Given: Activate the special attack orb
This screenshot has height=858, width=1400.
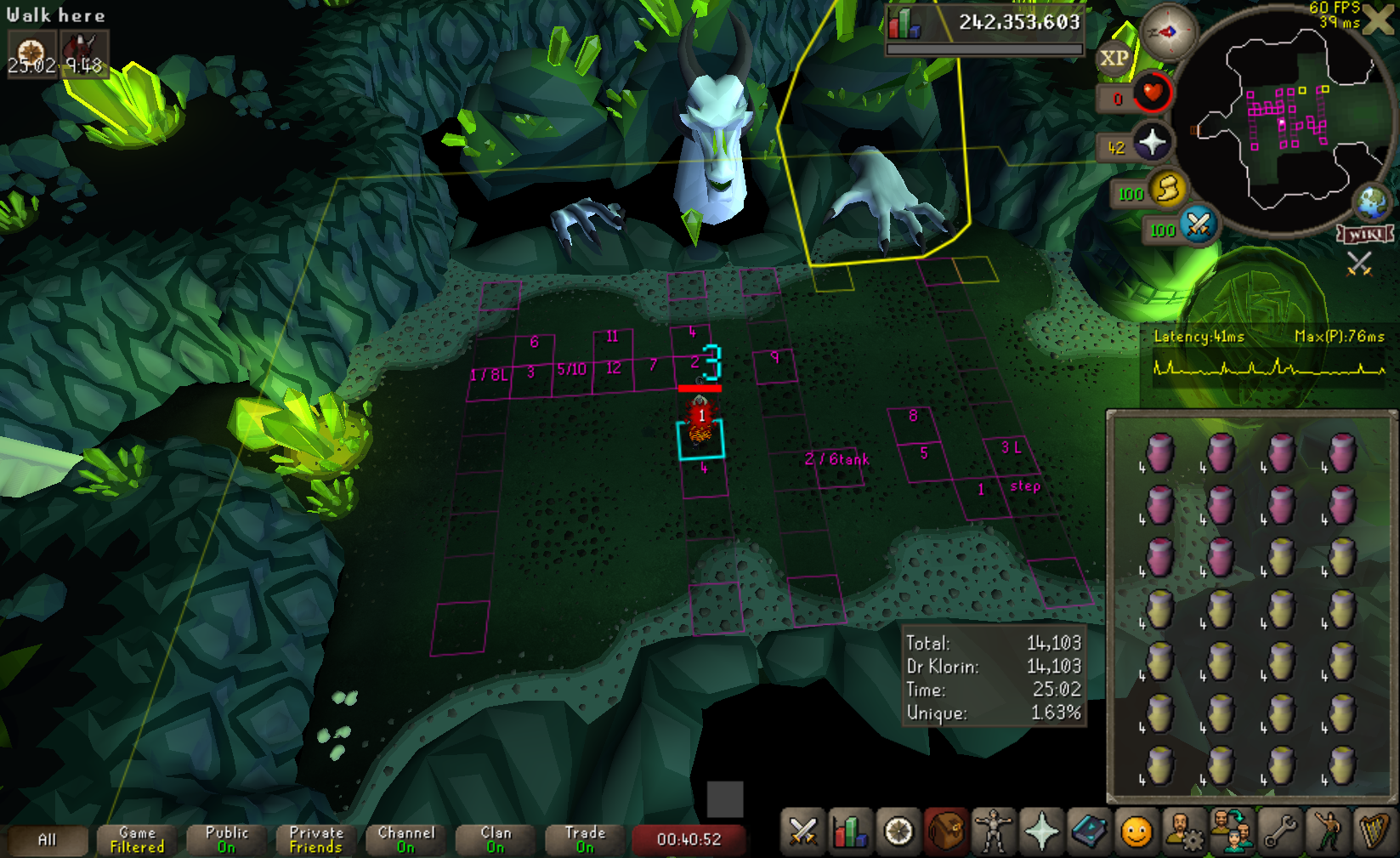Looking at the screenshot, I should point(1199,224).
